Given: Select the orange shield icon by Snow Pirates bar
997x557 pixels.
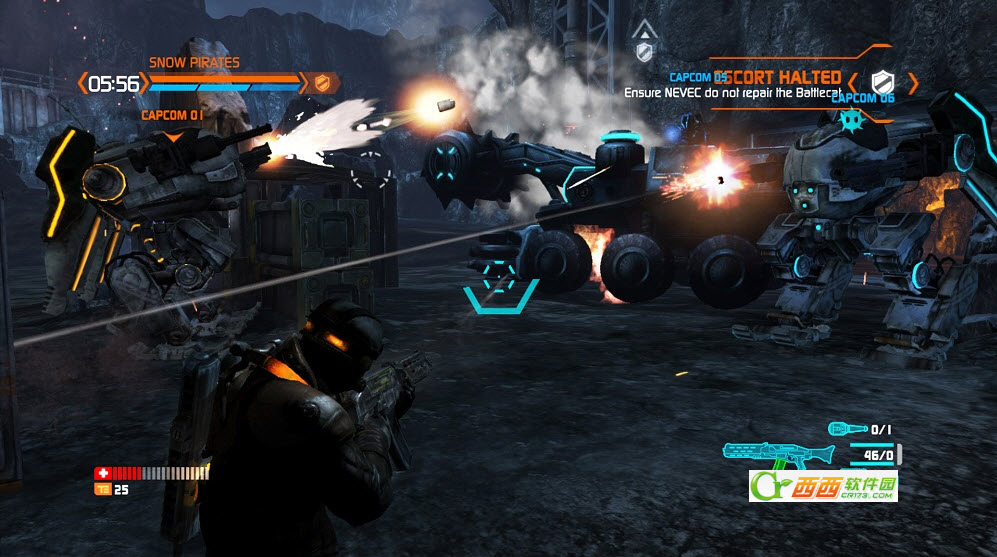Looking at the screenshot, I should pos(322,83).
